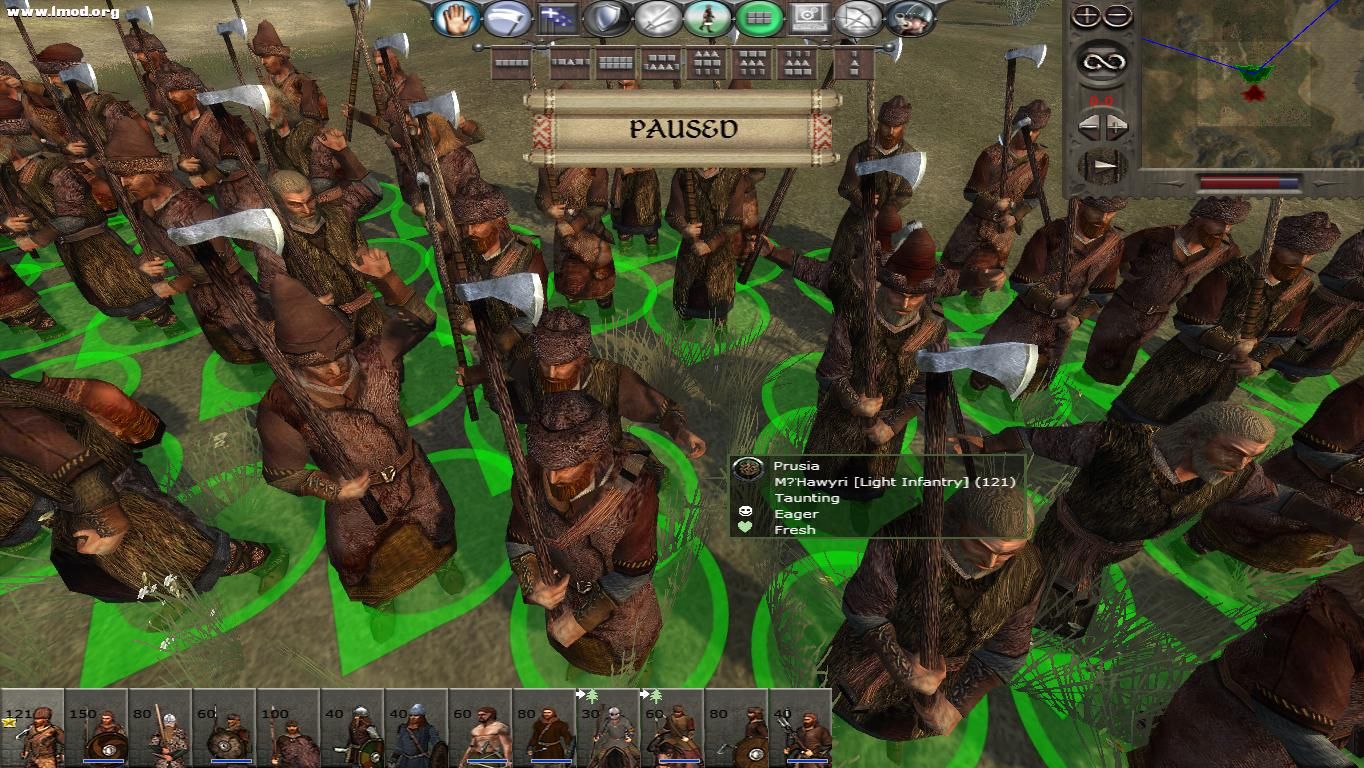Select the single-line formation preset

509,61
